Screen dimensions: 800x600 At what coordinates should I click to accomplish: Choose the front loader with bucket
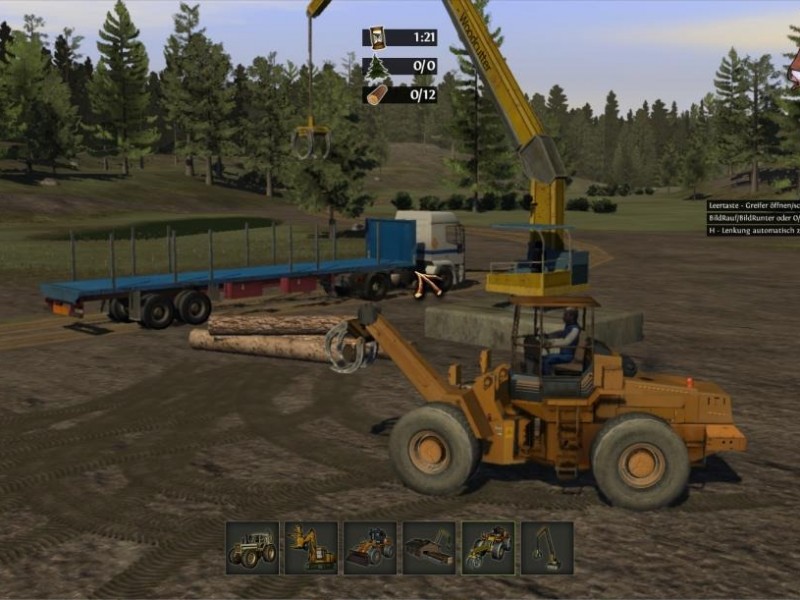(370, 547)
